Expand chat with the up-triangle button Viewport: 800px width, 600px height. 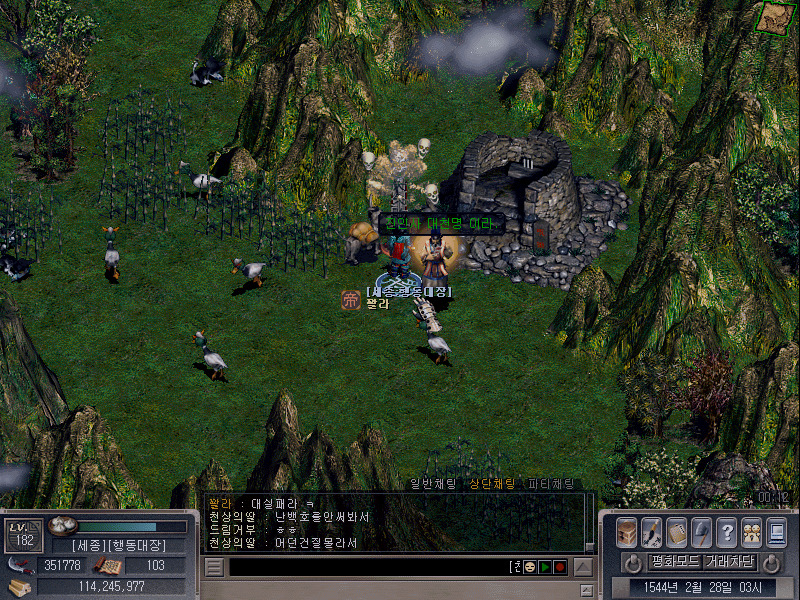(x=583, y=567)
